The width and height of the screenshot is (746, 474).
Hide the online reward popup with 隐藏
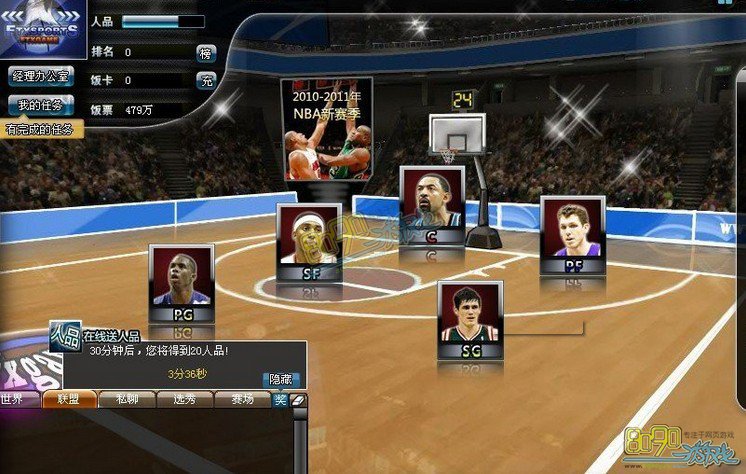281,379
